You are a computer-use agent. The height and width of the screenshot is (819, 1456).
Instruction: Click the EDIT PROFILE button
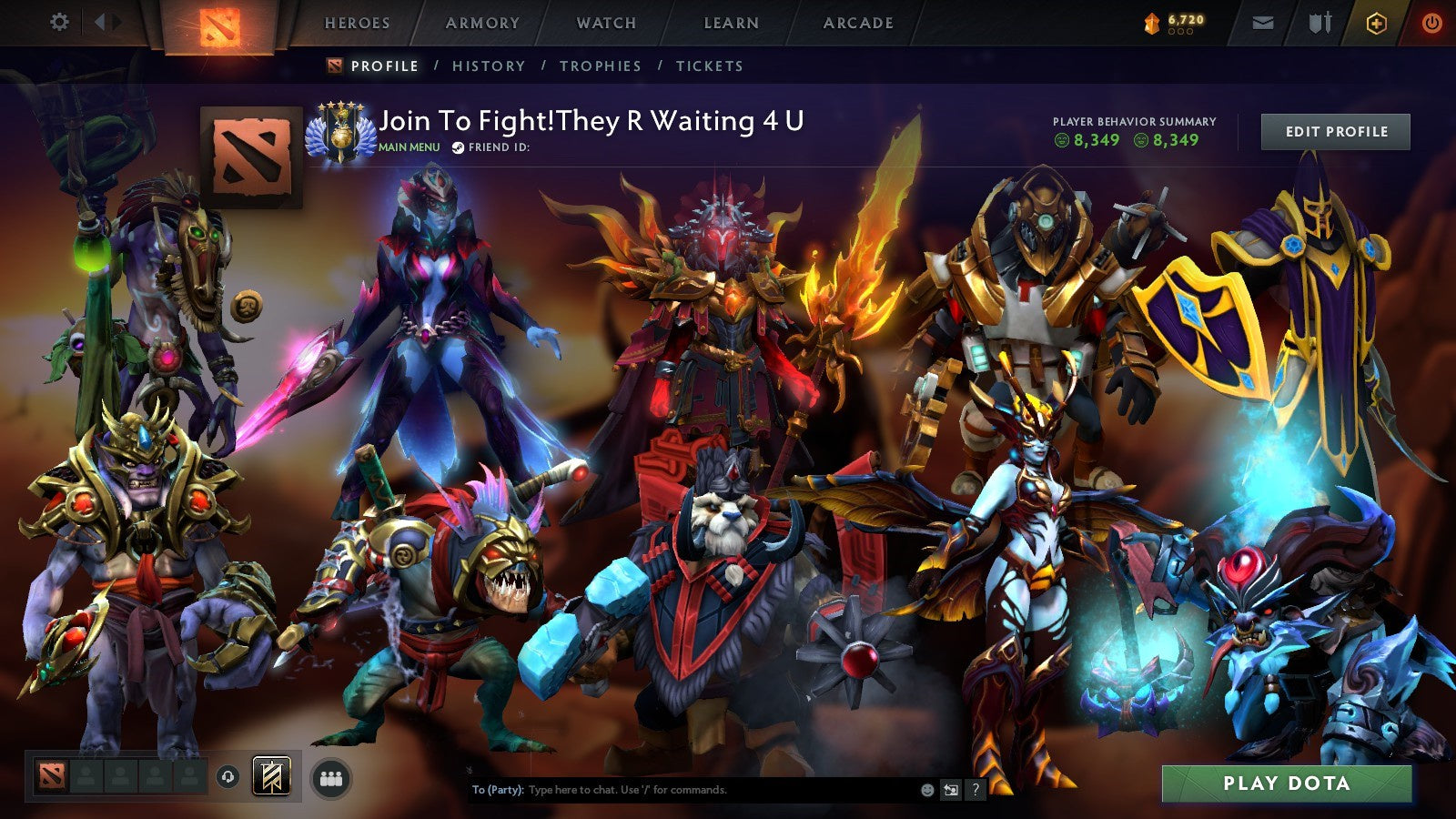pos(1334,131)
